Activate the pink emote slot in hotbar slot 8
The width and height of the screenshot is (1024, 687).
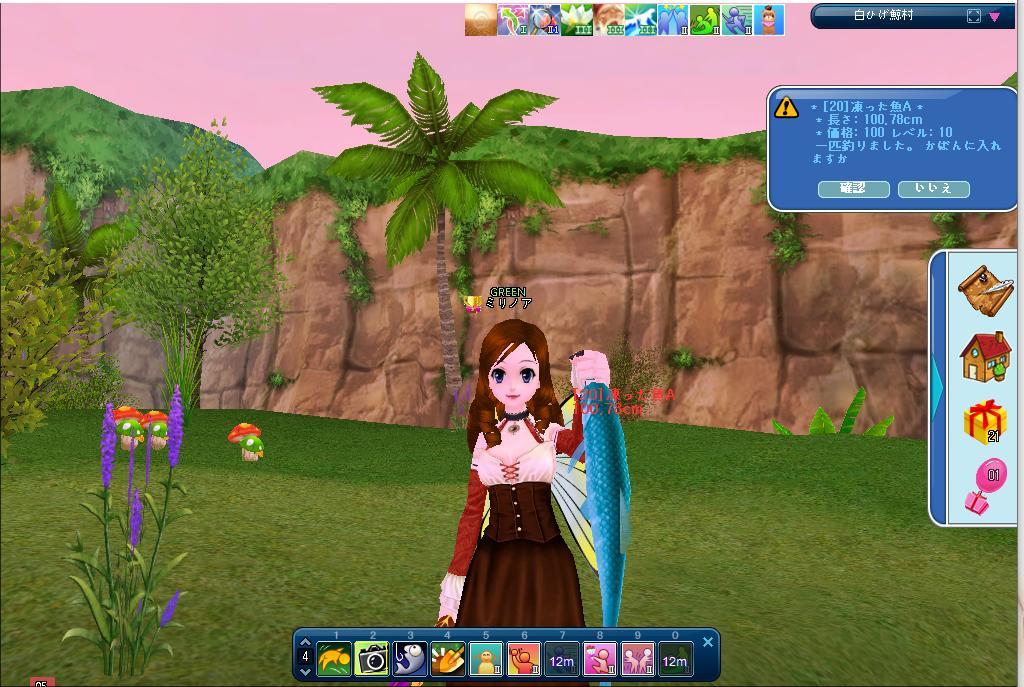tap(600, 660)
